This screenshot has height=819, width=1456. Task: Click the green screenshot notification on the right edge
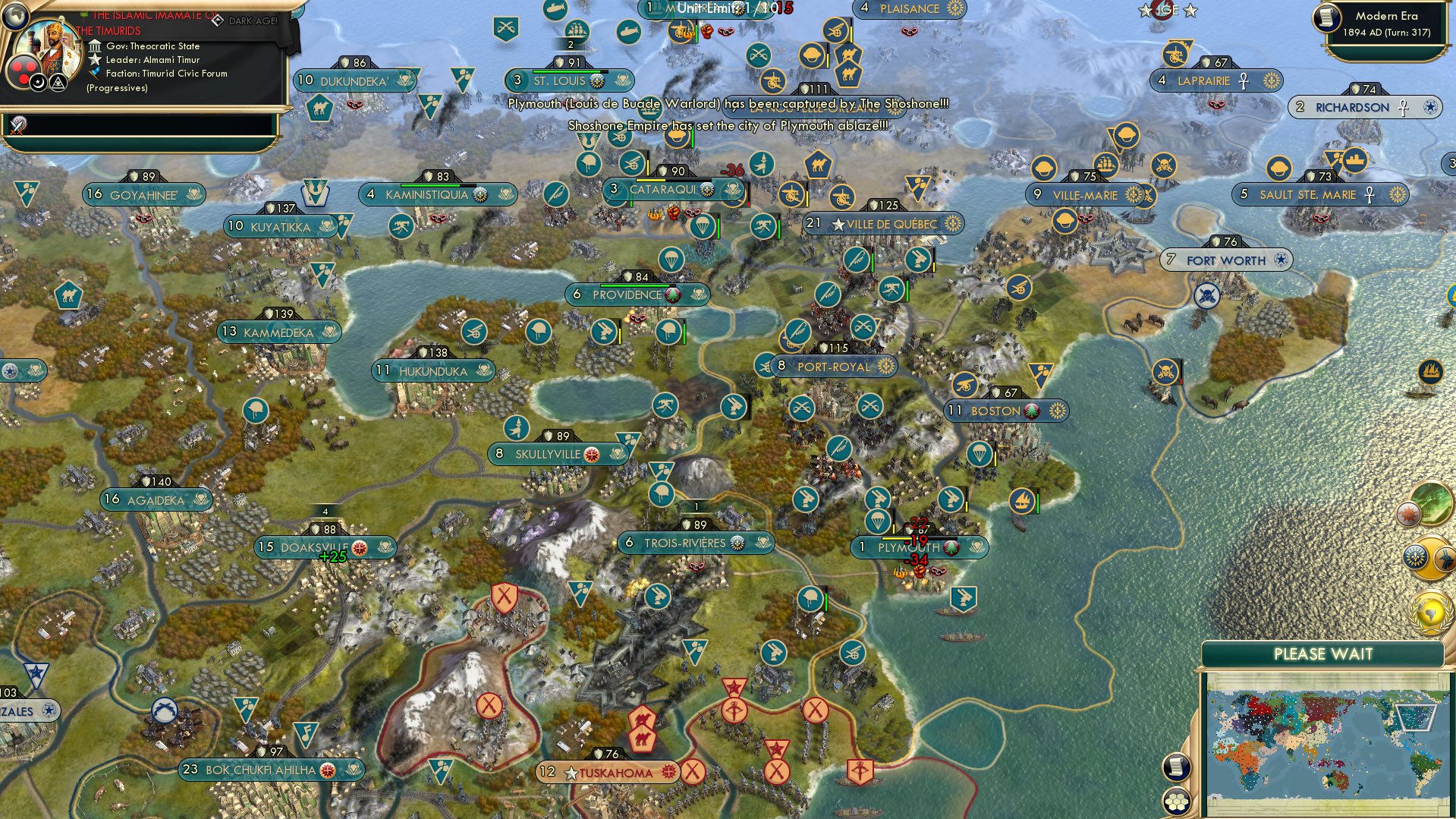[x=1432, y=505]
